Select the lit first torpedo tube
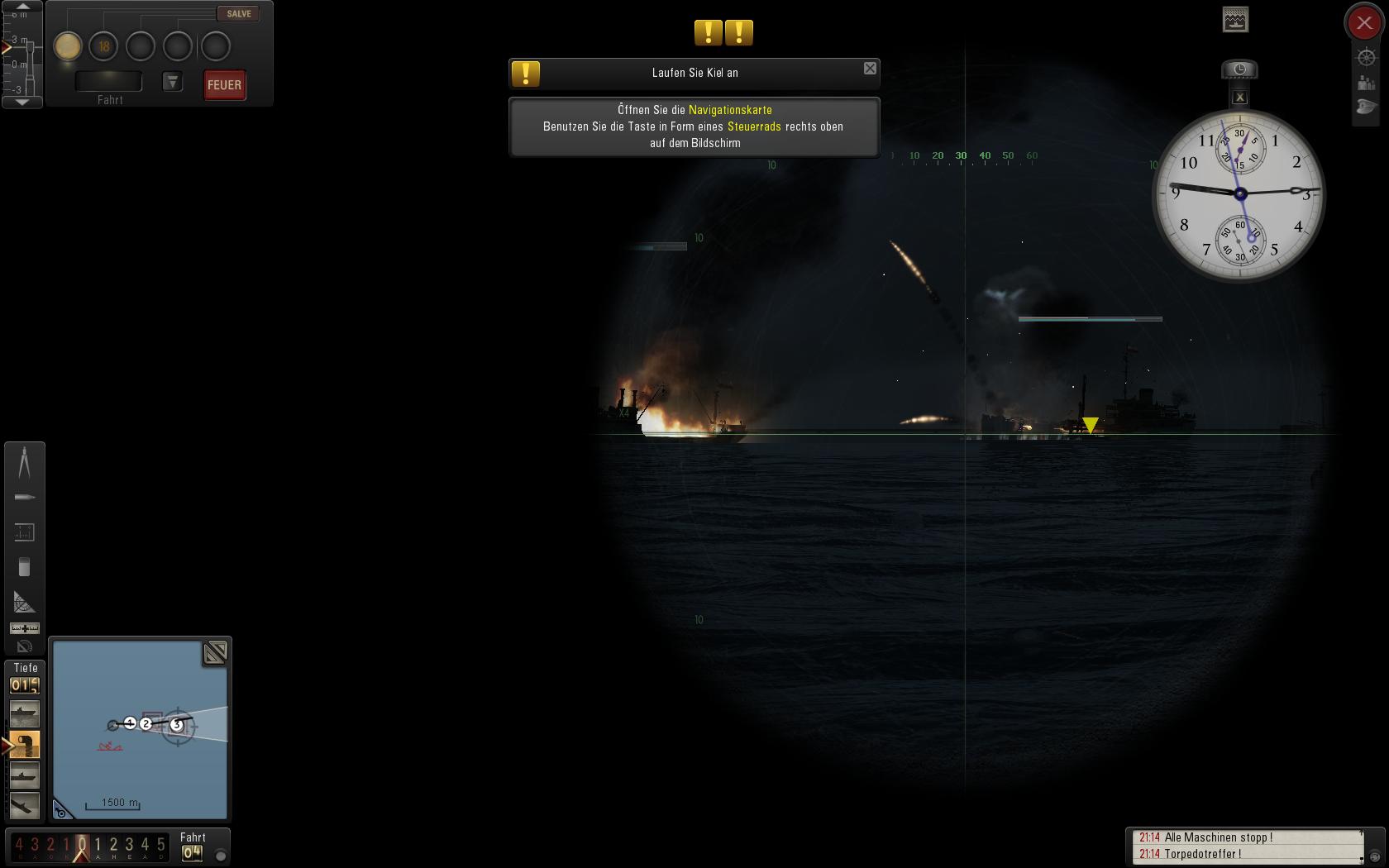Image resolution: width=1389 pixels, height=868 pixels. point(68,46)
